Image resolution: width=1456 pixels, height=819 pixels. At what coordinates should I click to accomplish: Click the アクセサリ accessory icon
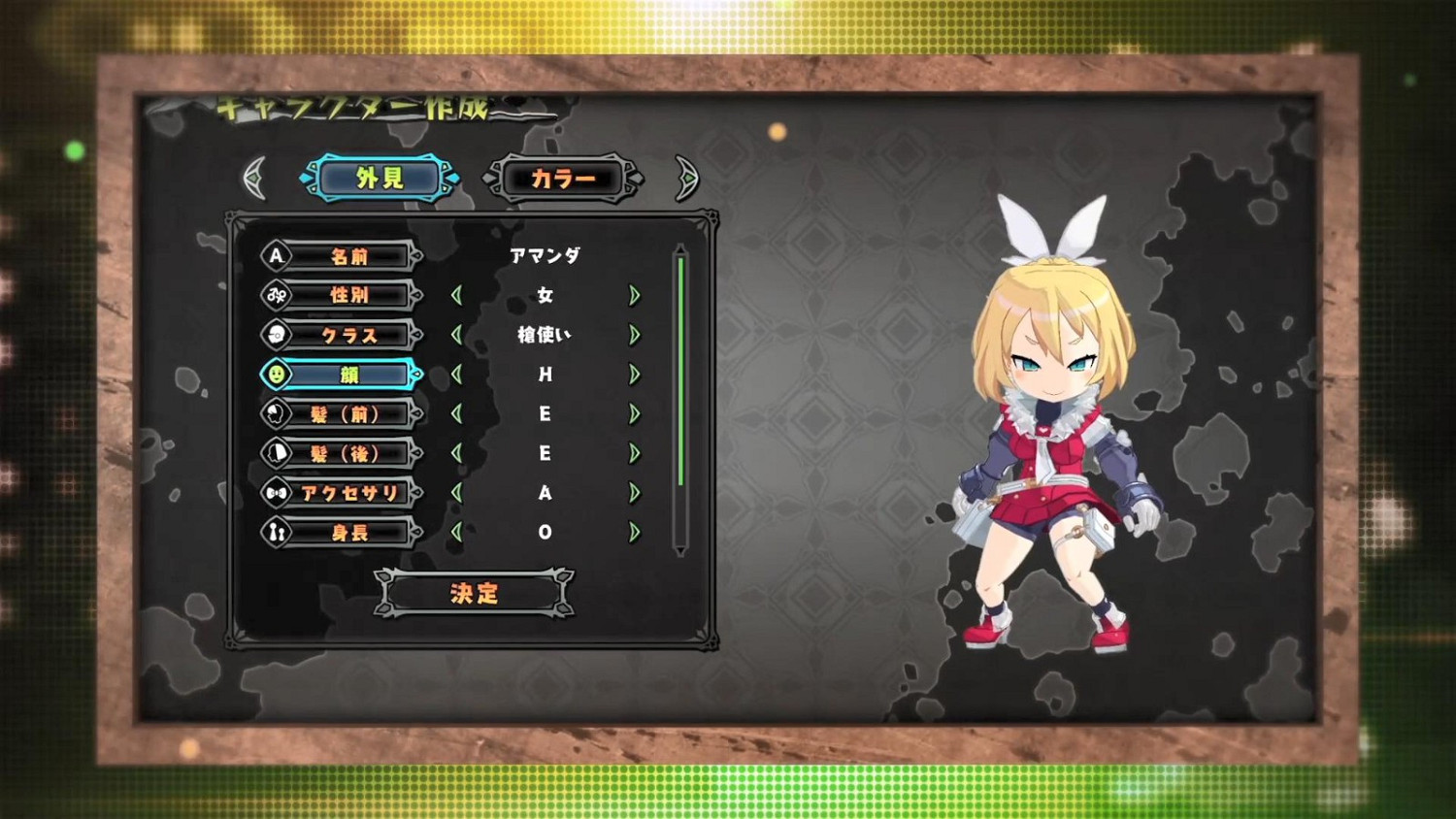(x=276, y=493)
